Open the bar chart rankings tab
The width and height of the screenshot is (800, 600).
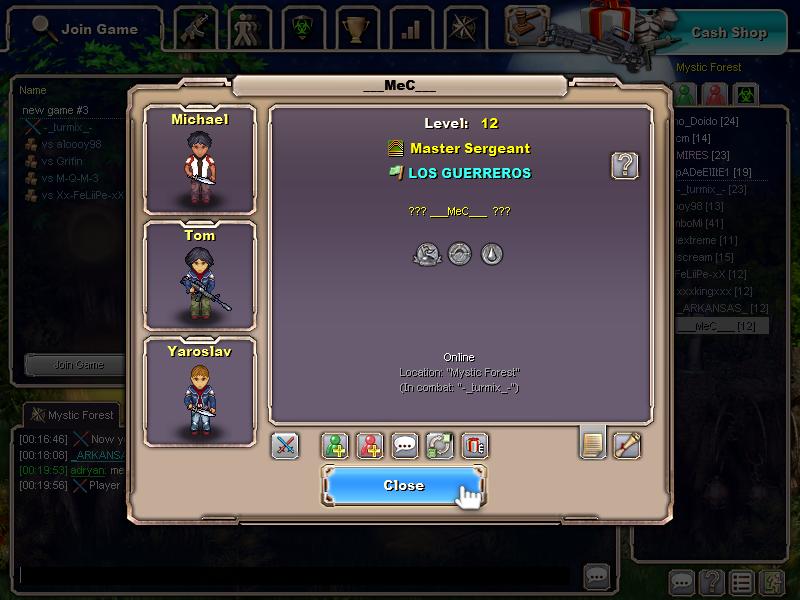(411, 29)
